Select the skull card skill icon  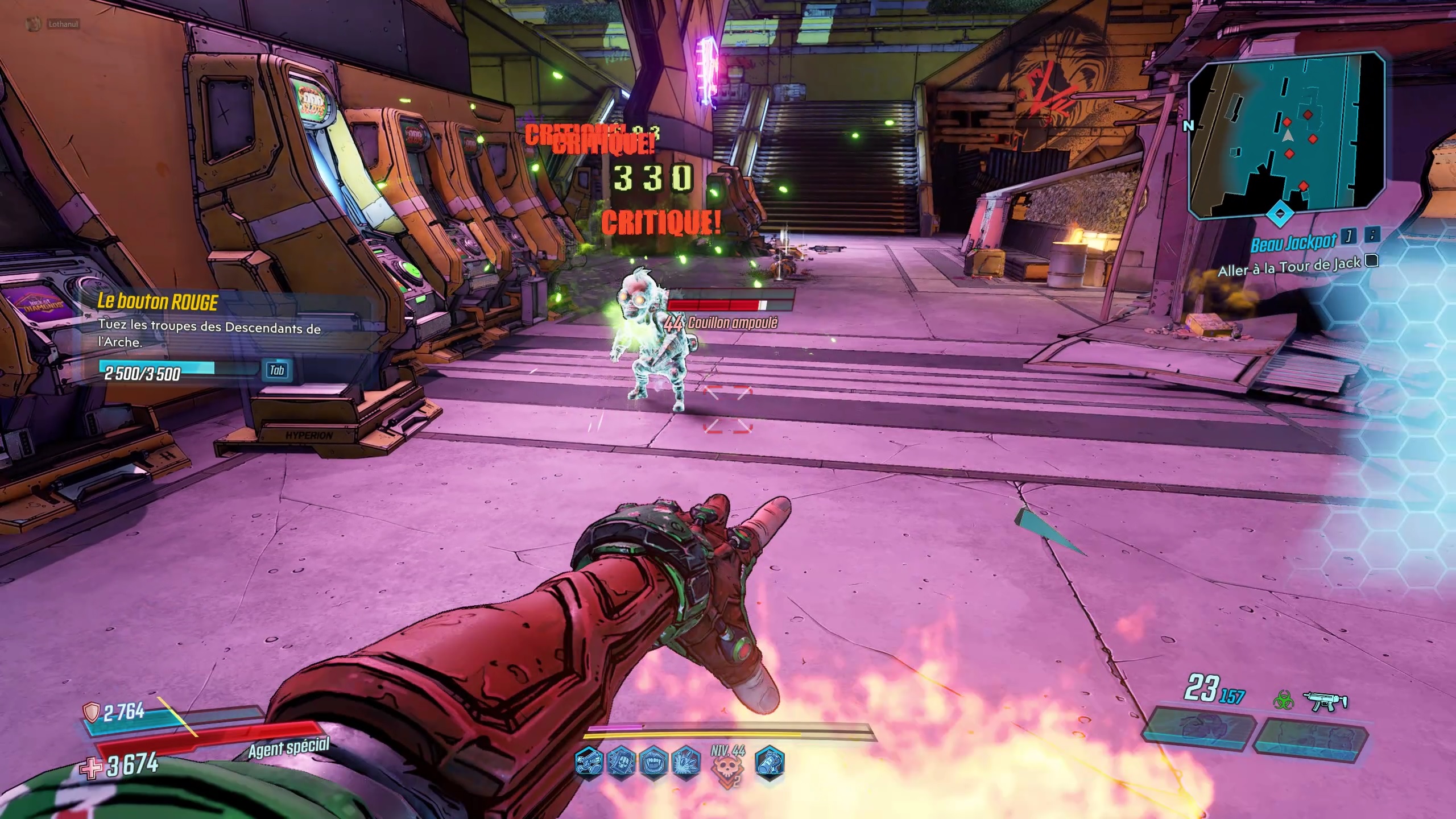(621, 761)
